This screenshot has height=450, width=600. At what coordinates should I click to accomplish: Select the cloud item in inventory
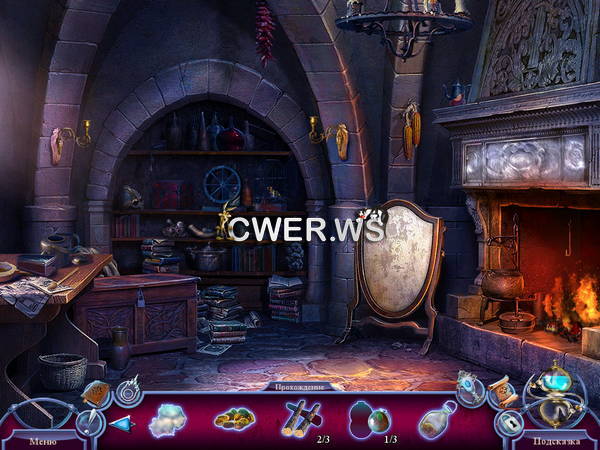[x=168, y=419]
